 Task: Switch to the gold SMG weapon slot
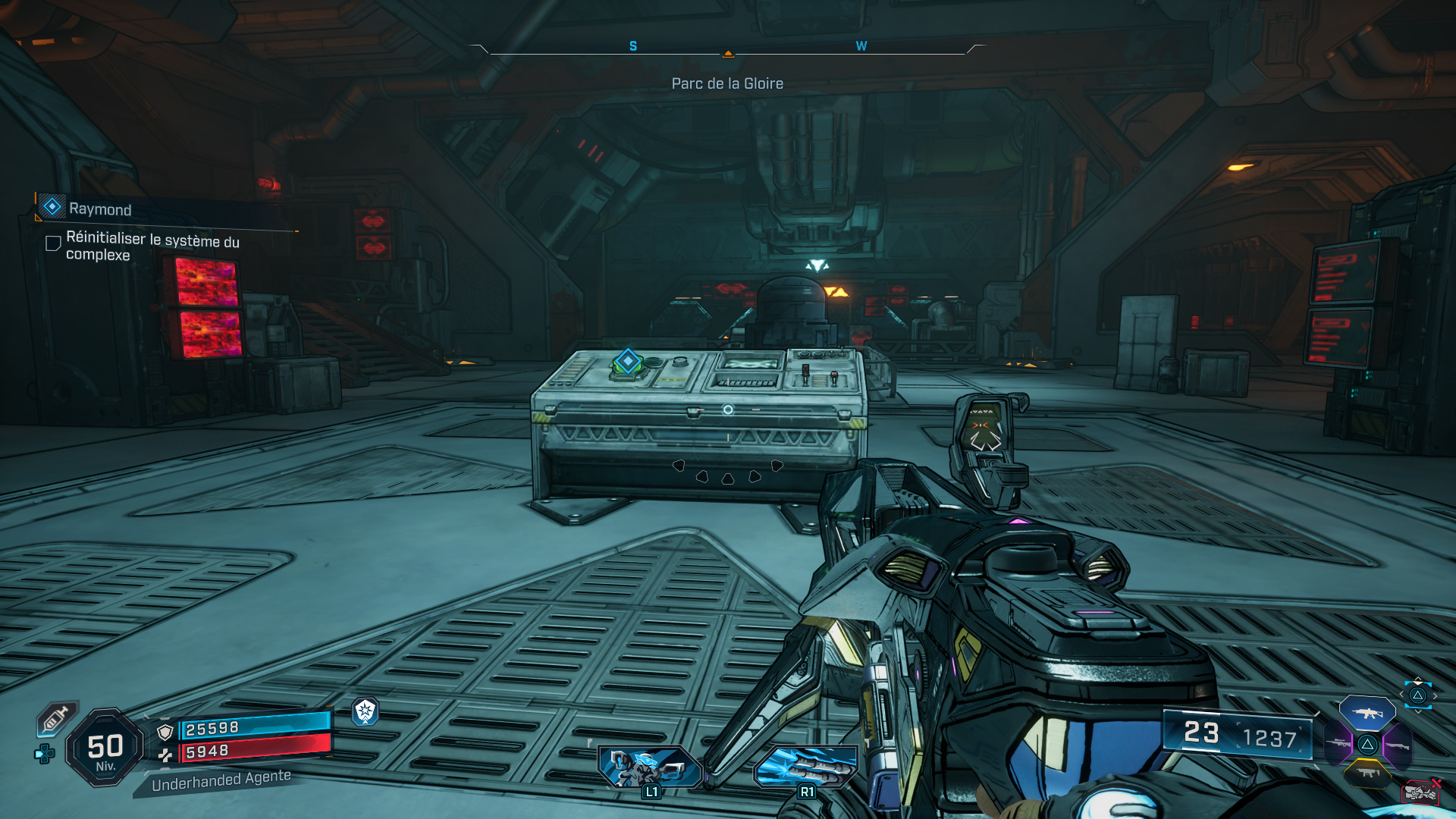click(1367, 773)
